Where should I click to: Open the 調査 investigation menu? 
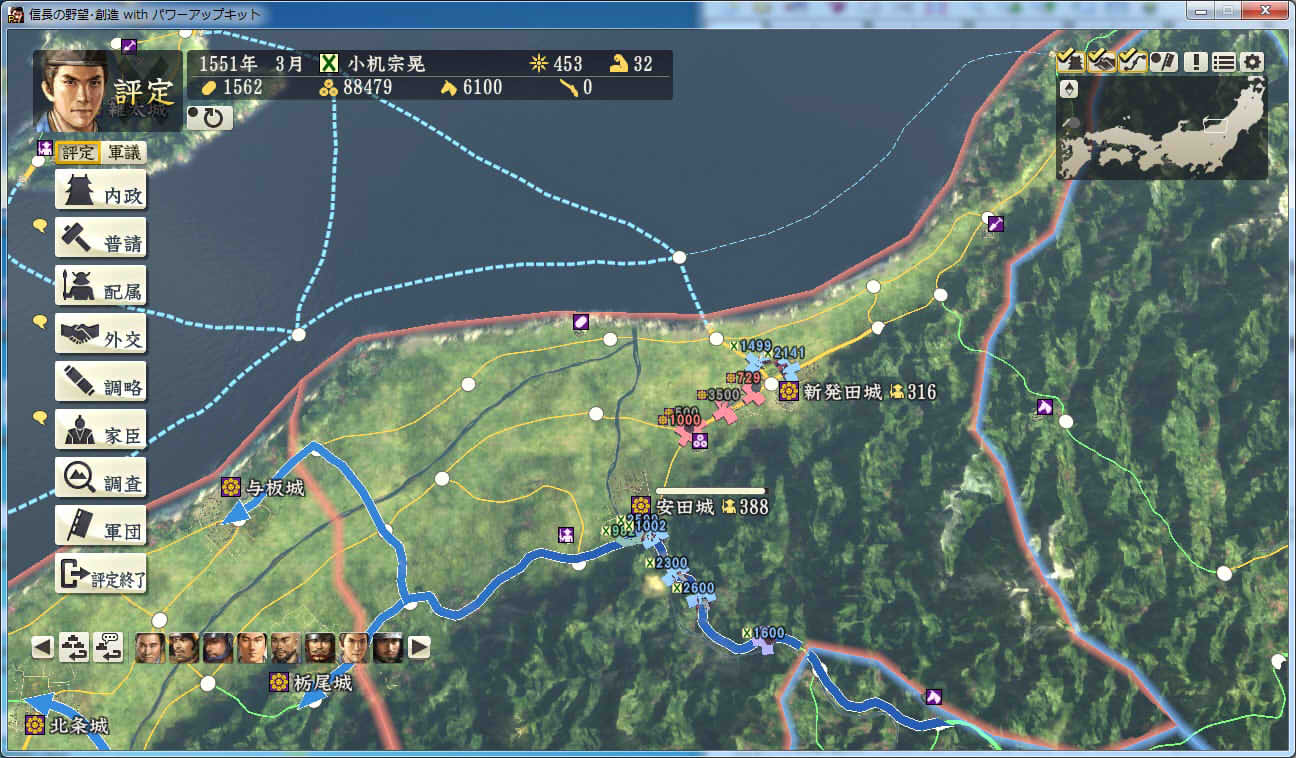pyautogui.click(x=101, y=481)
